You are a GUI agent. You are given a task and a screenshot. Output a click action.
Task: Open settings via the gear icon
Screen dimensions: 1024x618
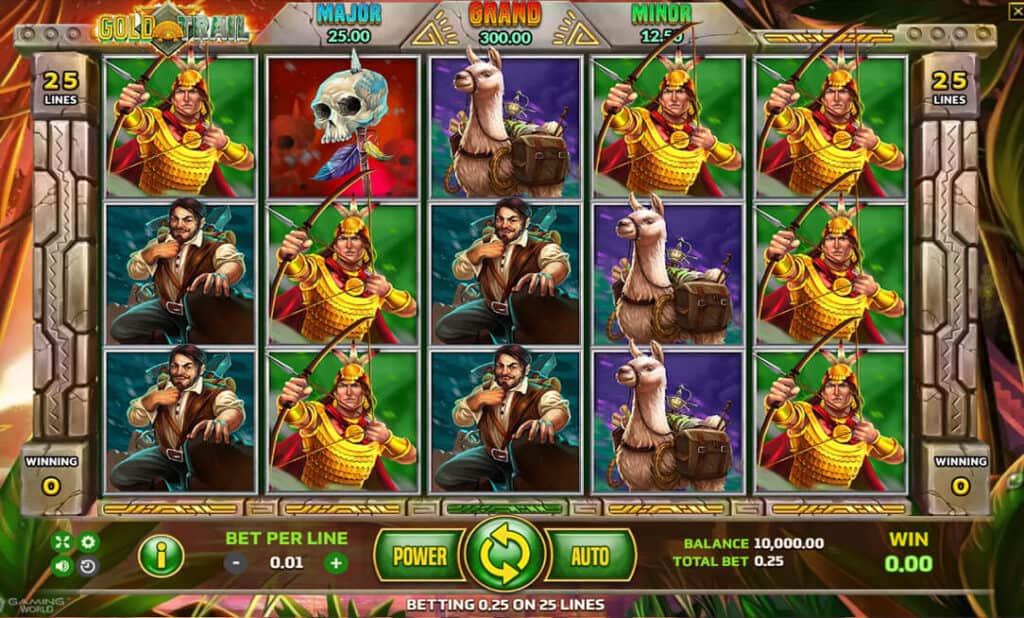click(x=88, y=543)
